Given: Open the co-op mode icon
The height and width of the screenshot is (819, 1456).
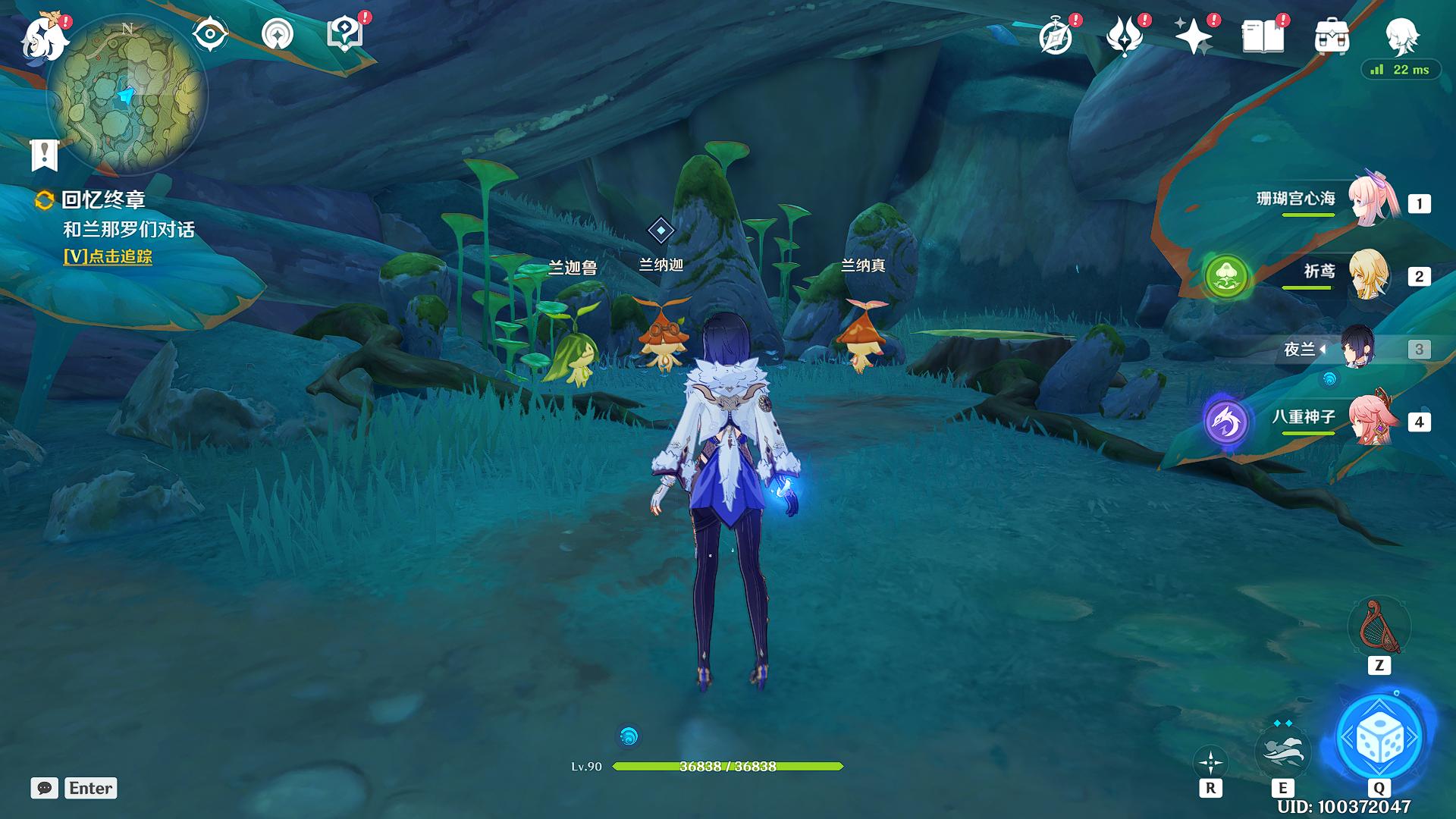Looking at the screenshot, I should coord(278,34).
